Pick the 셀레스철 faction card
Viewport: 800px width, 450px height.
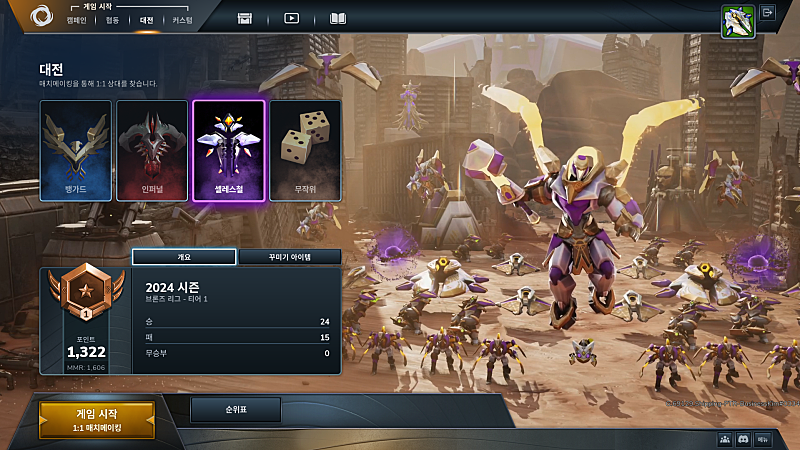[228, 150]
